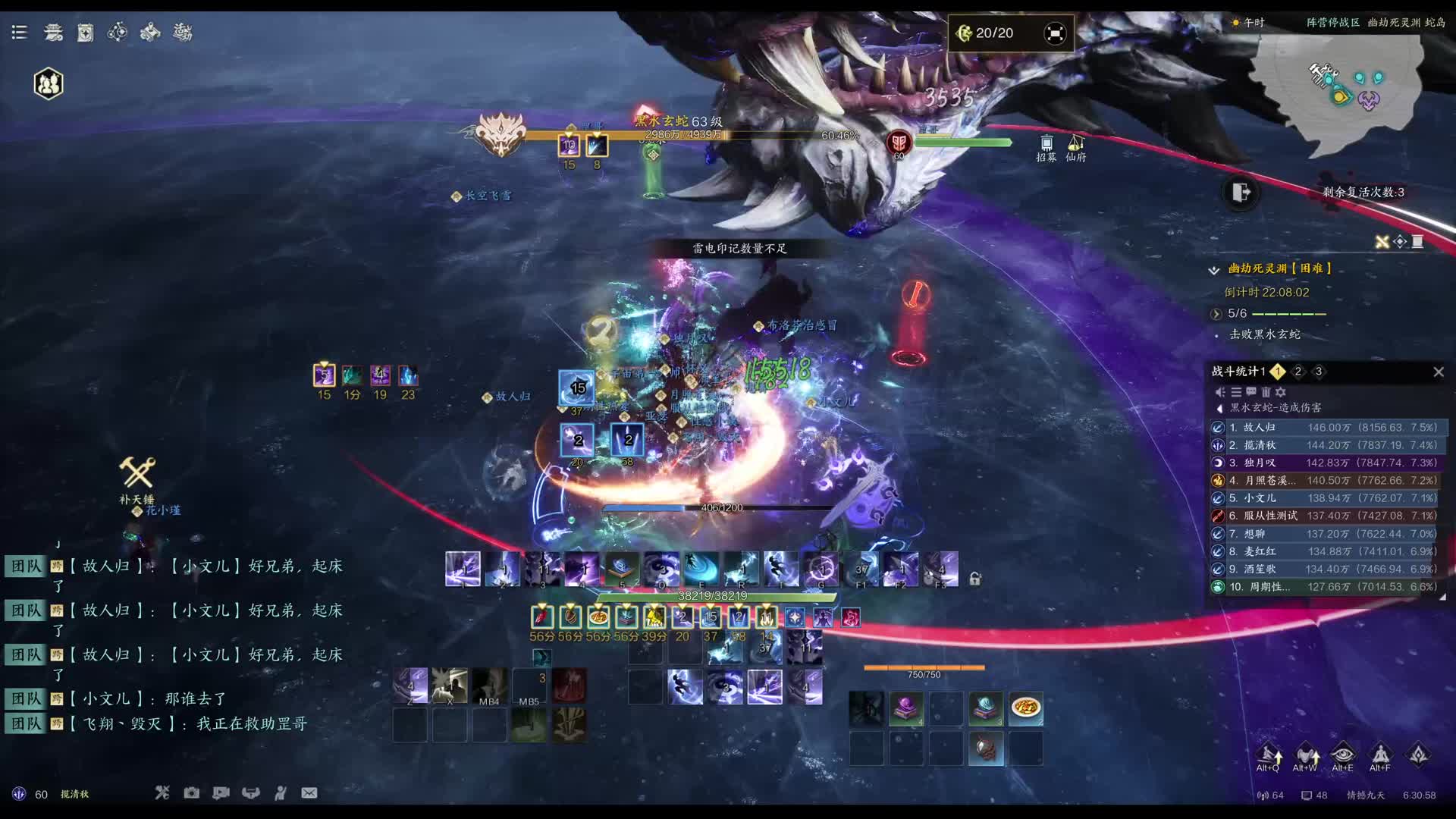Open the hexagonal team members icon
This screenshot has width=1456, height=819.
(x=49, y=83)
